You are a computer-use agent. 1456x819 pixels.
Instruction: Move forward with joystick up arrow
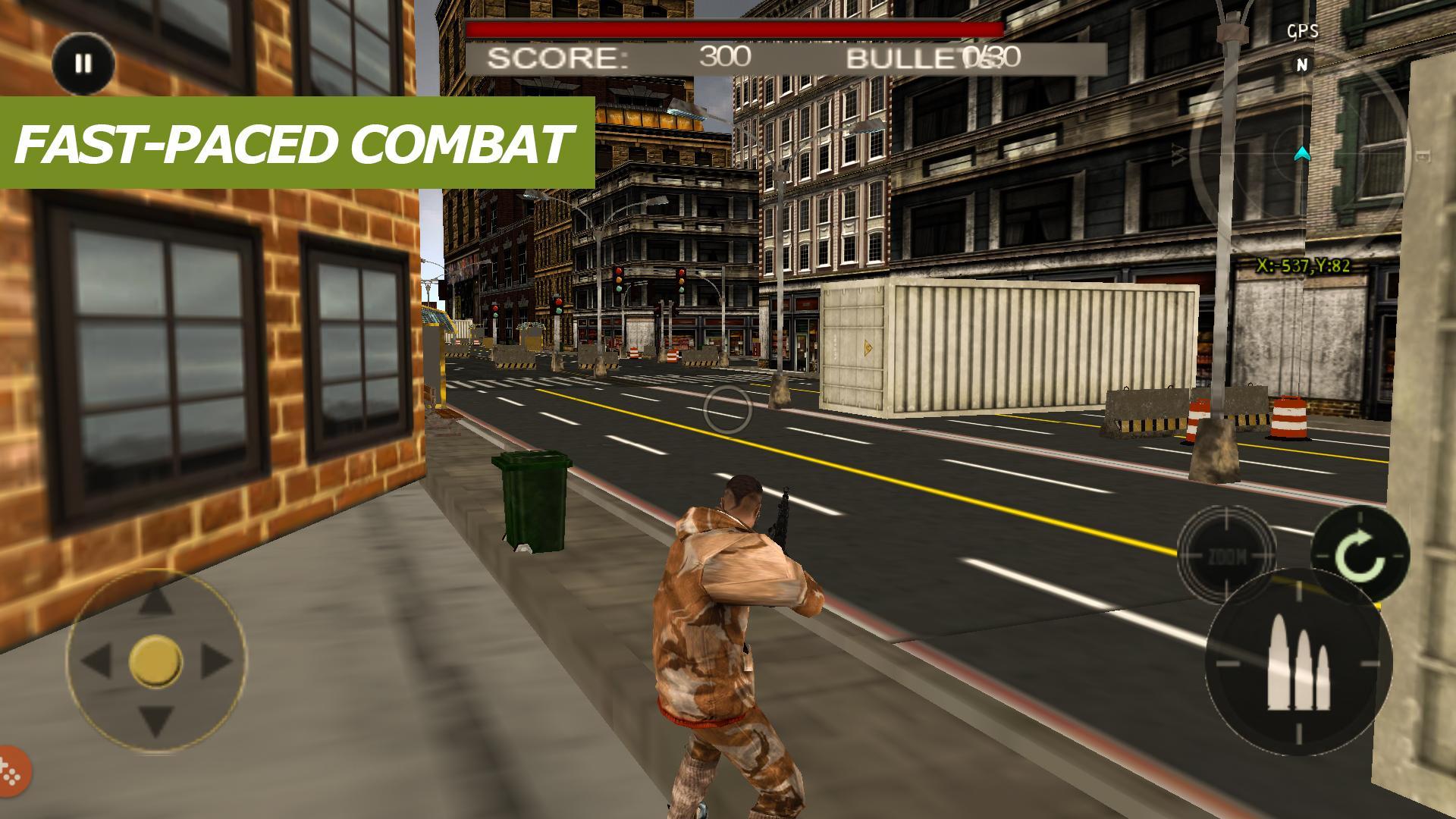pos(155,602)
